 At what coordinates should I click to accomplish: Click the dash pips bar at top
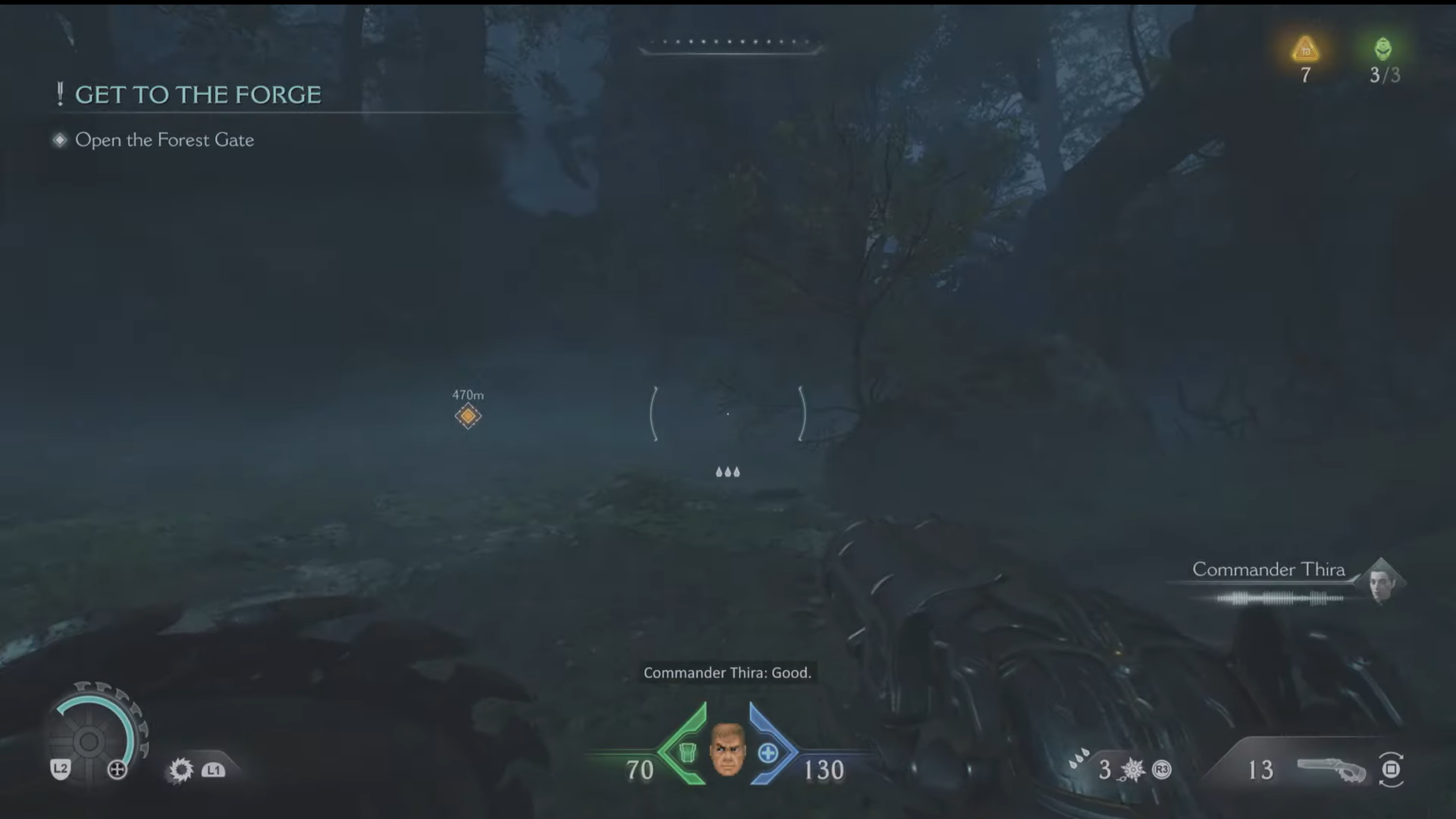point(730,42)
